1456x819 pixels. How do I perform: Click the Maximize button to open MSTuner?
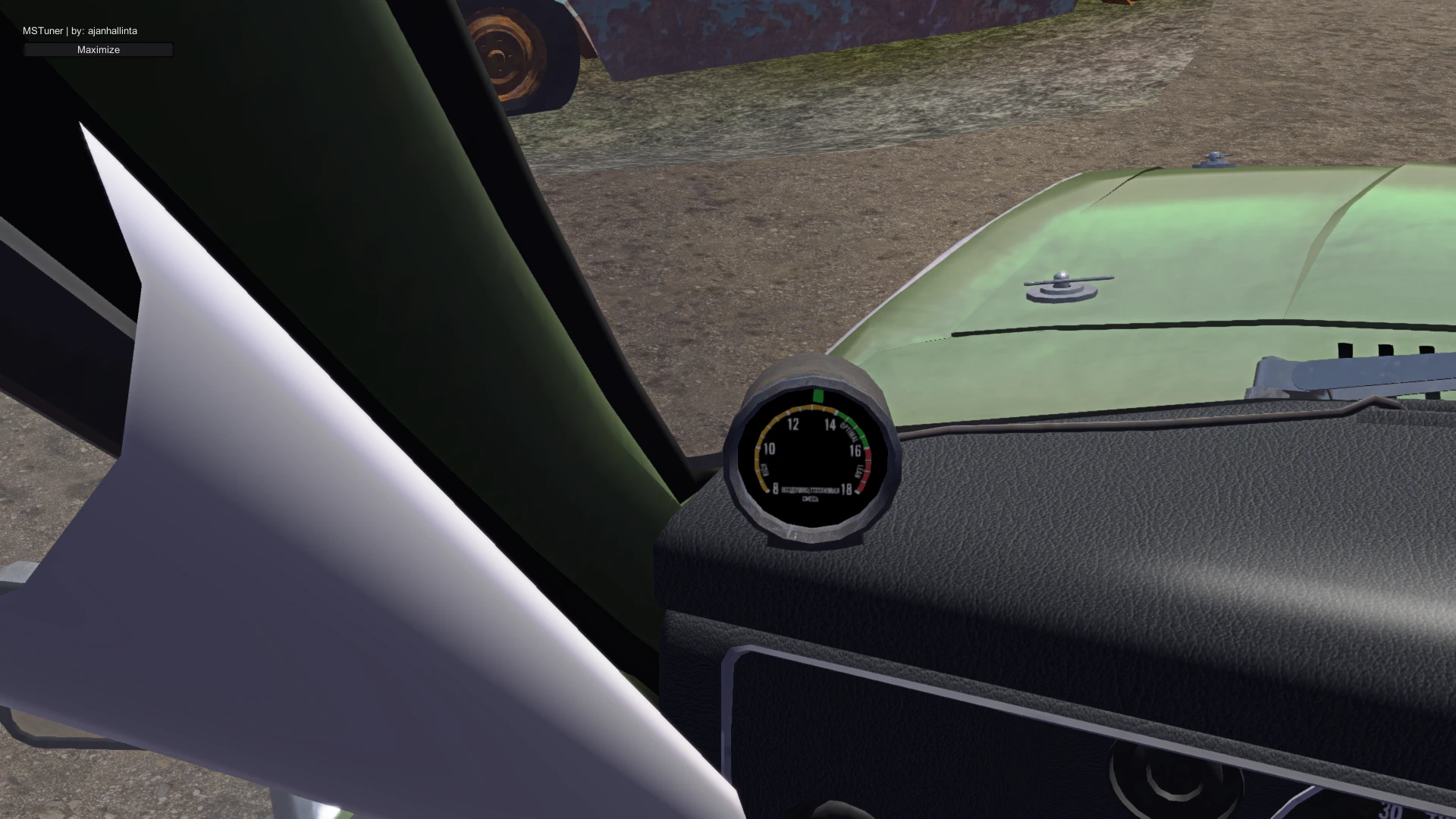(97, 49)
